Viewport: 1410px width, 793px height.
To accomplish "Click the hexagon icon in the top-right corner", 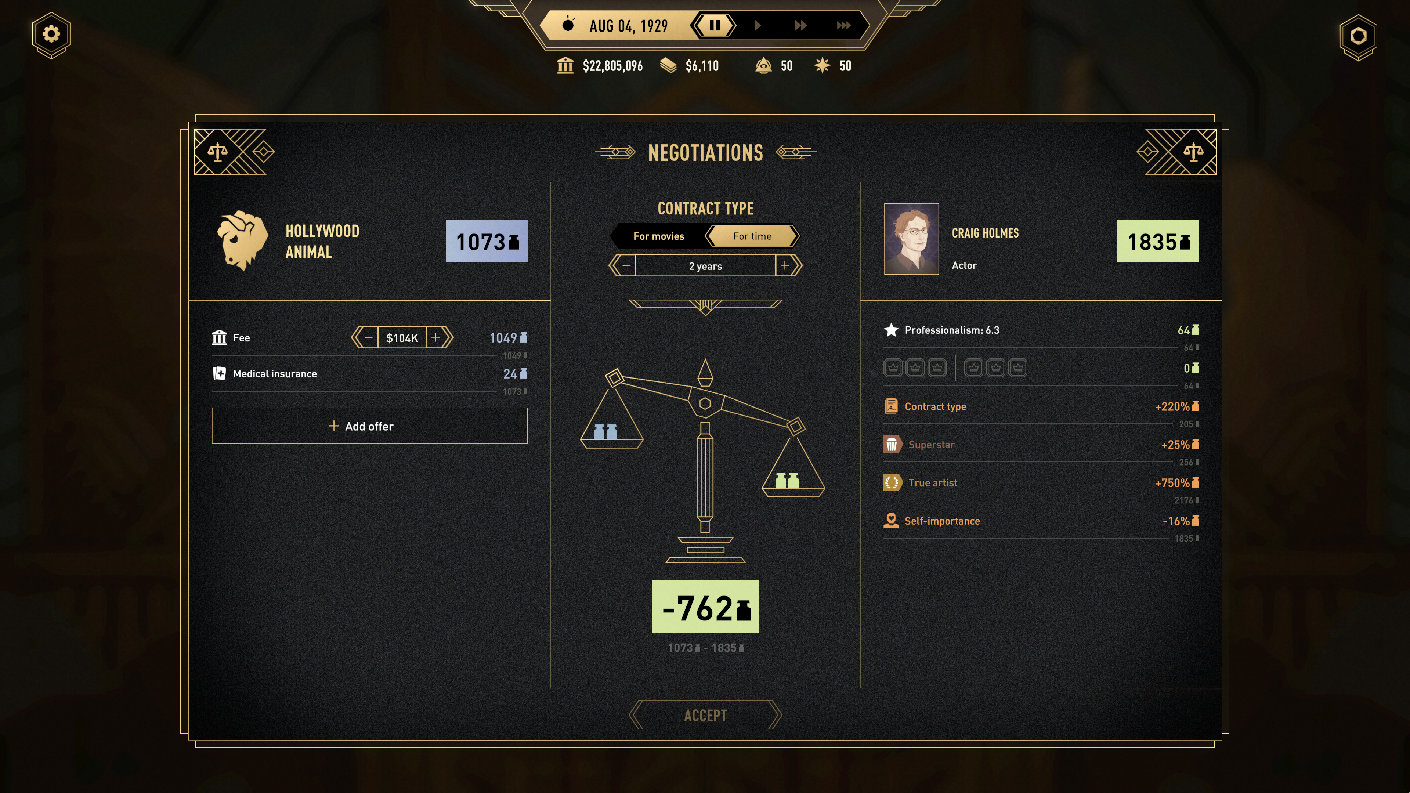I will 1358,35.
